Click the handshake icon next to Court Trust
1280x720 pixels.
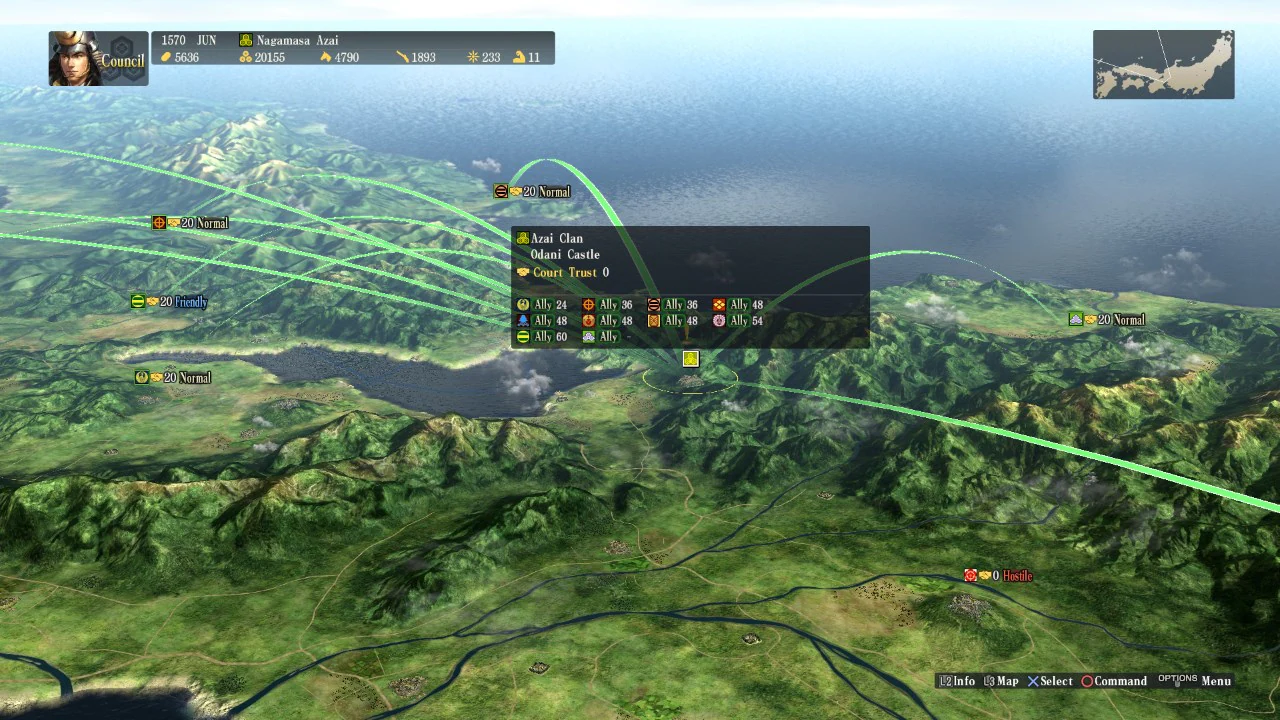tap(521, 272)
